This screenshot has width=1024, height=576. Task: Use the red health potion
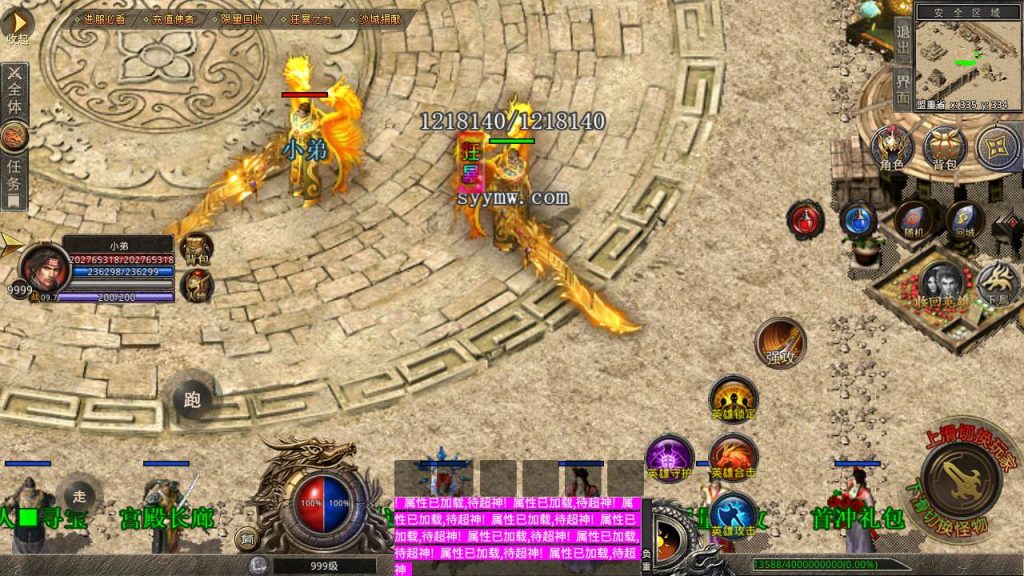coord(805,220)
